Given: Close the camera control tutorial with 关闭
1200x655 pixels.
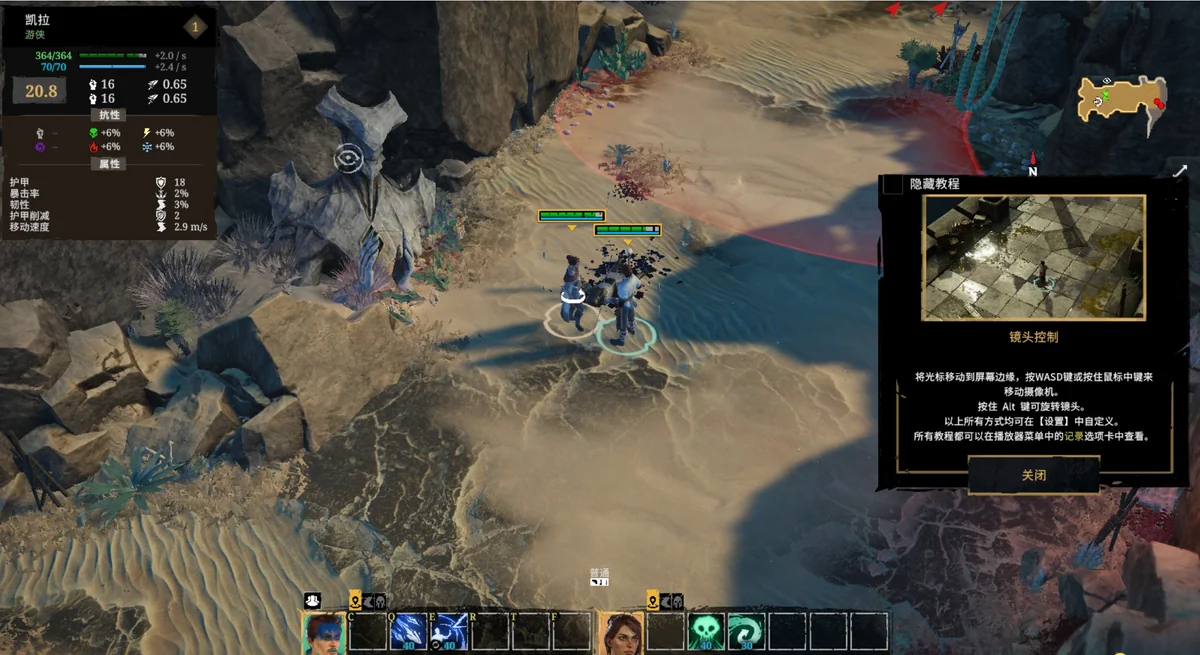Looking at the screenshot, I should [x=1033, y=475].
